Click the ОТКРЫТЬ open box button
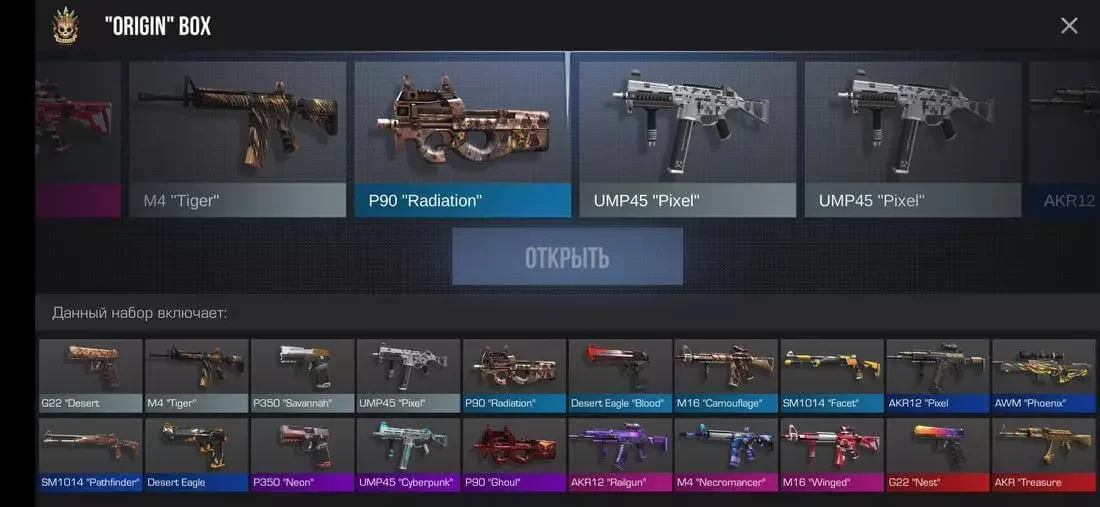 567,257
